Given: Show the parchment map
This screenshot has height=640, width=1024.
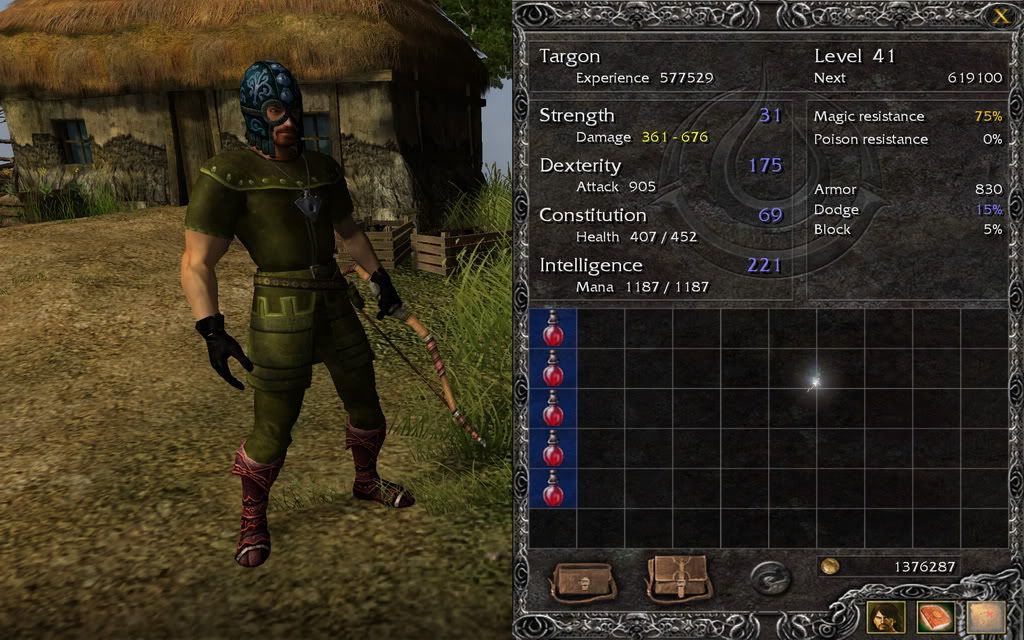Looking at the screenshot, I should (x=985, y=617).
